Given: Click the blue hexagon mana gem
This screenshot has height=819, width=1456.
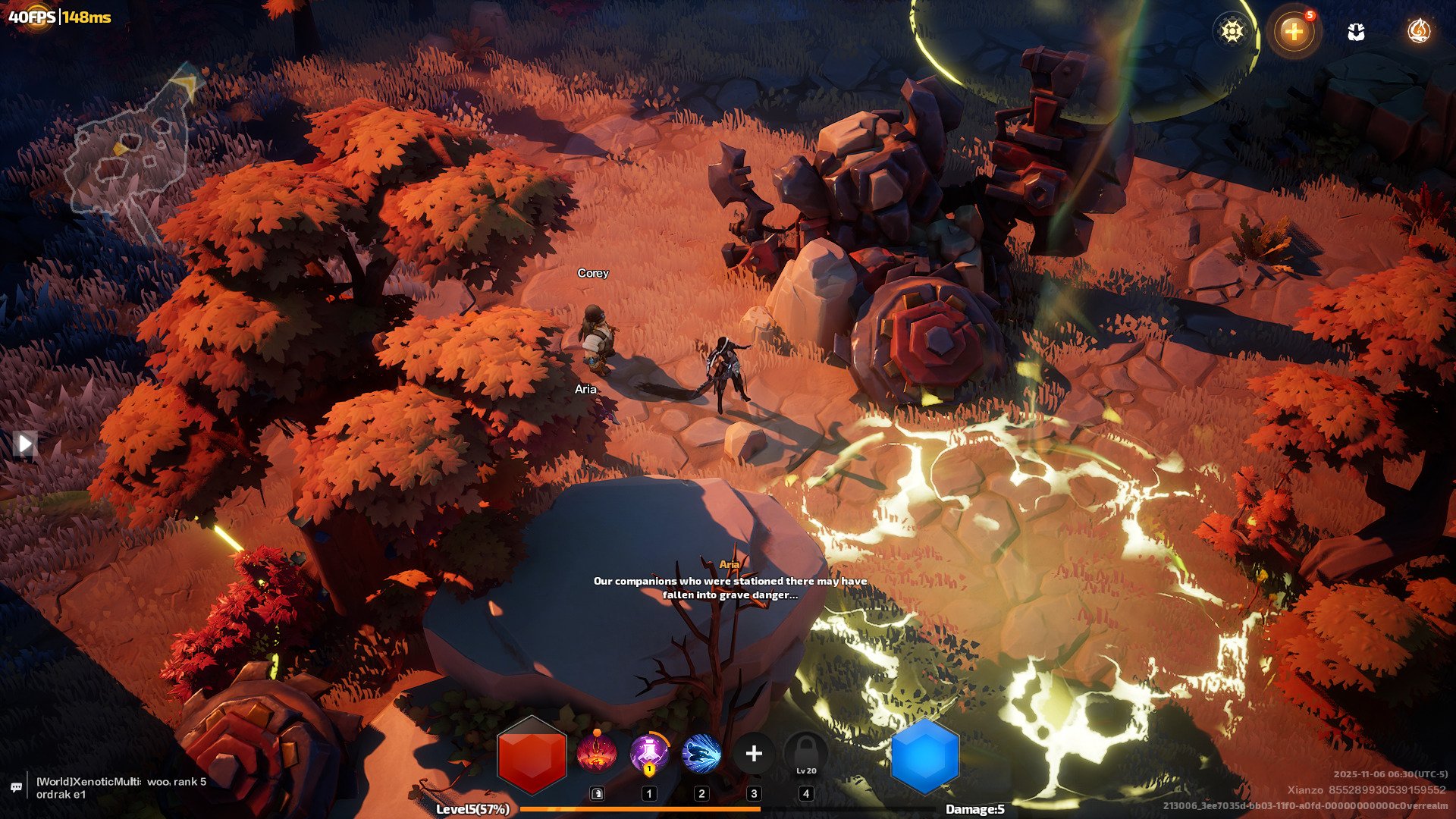Looking at the screenshot, I should coord(924,756).
